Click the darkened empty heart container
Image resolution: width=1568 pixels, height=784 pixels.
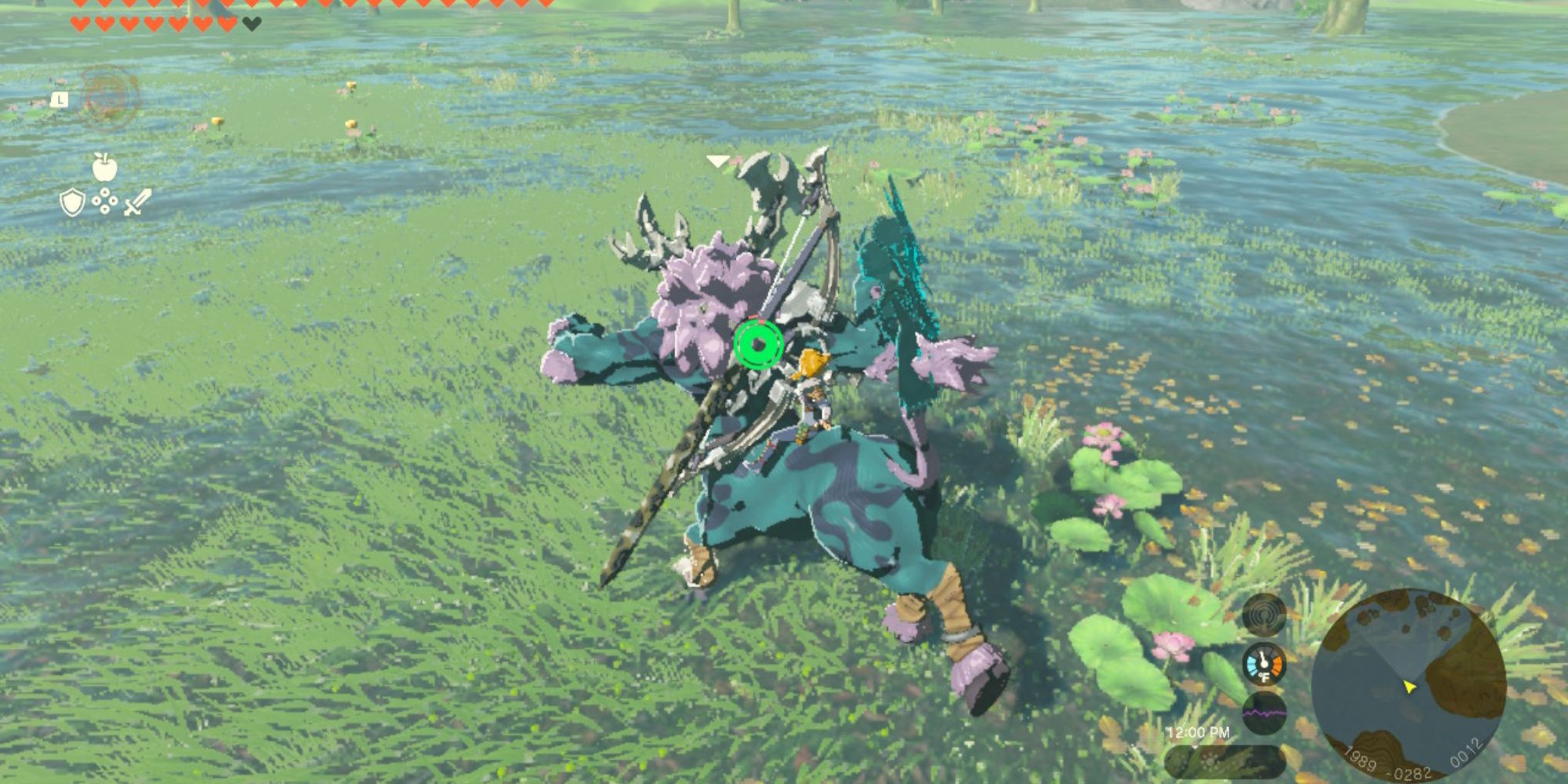click(251, 23)
